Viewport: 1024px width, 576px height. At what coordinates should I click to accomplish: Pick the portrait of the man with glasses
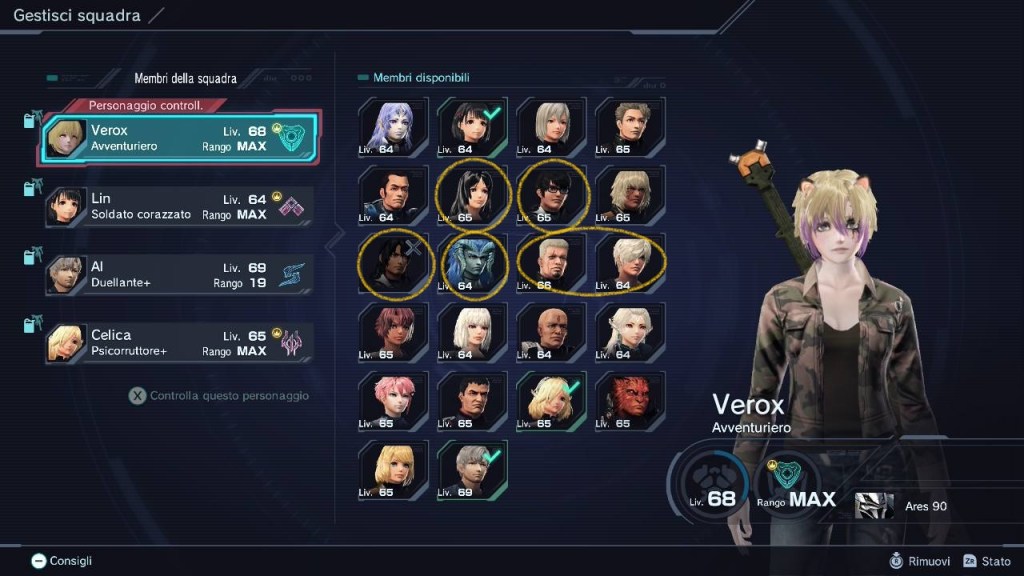[x=551, y=195]
